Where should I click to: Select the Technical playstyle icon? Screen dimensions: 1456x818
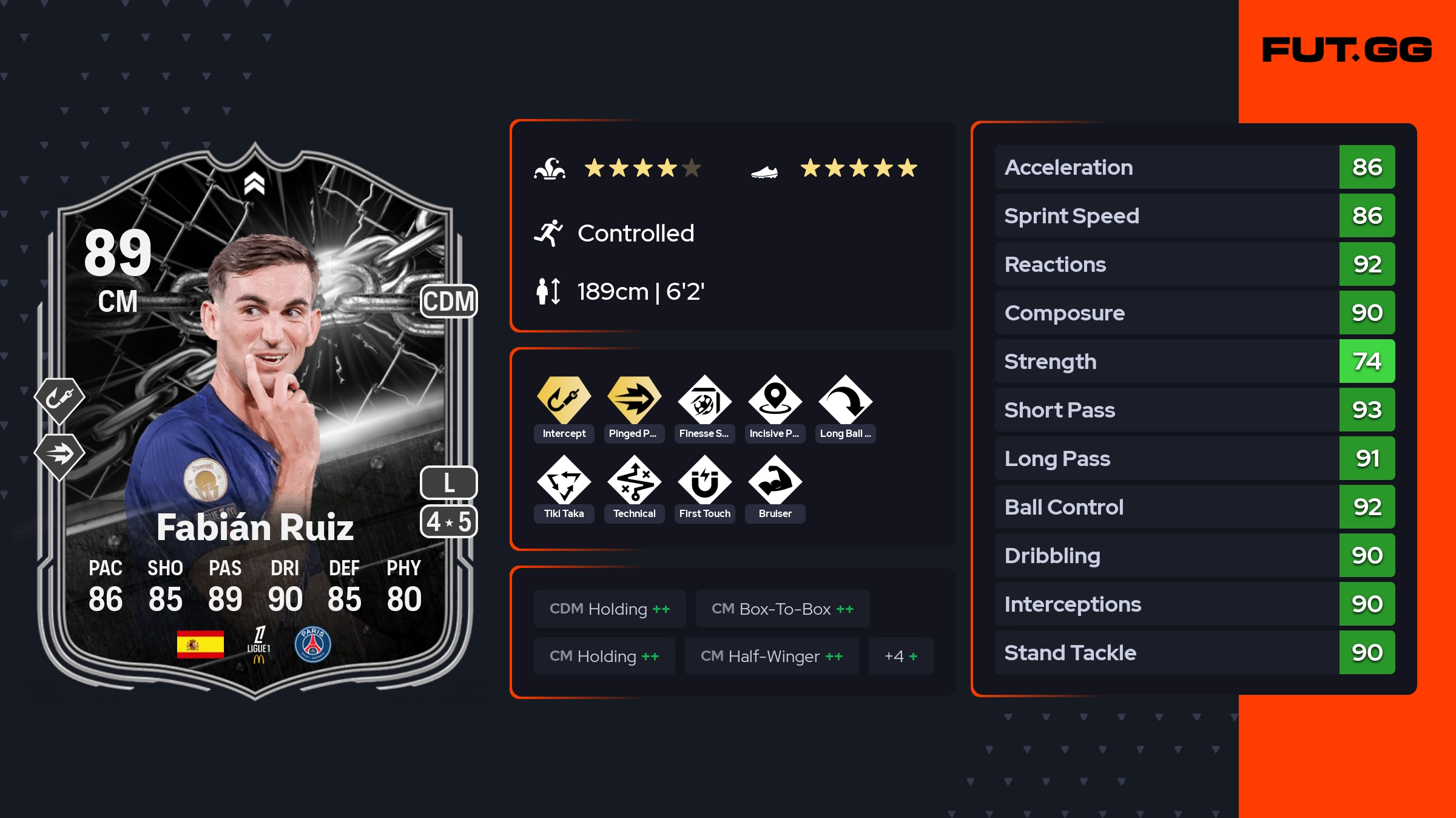click(x=634, y=481)
